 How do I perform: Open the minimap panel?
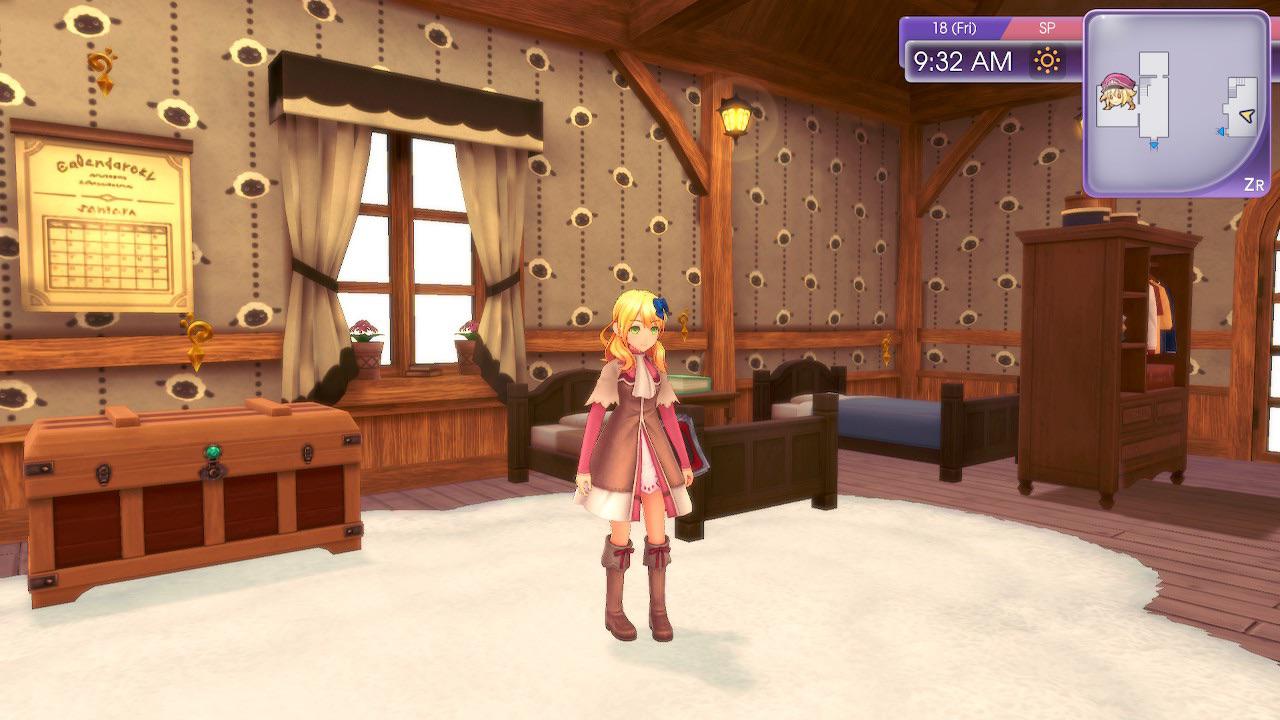1176,102
